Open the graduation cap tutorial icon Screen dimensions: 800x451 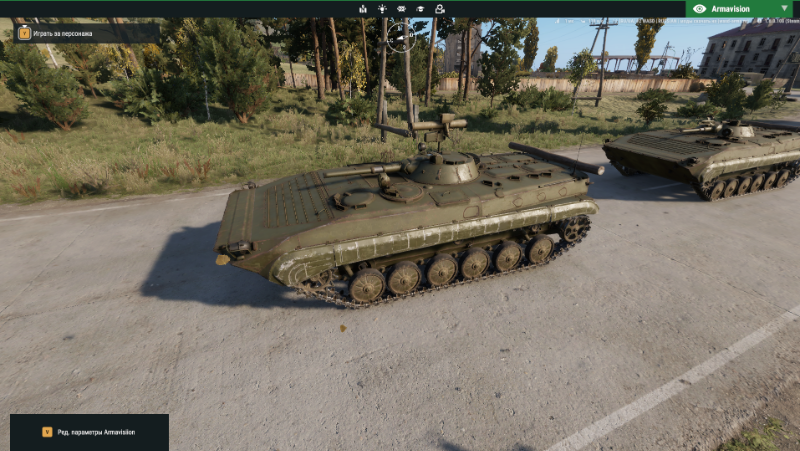coord(421,8)
